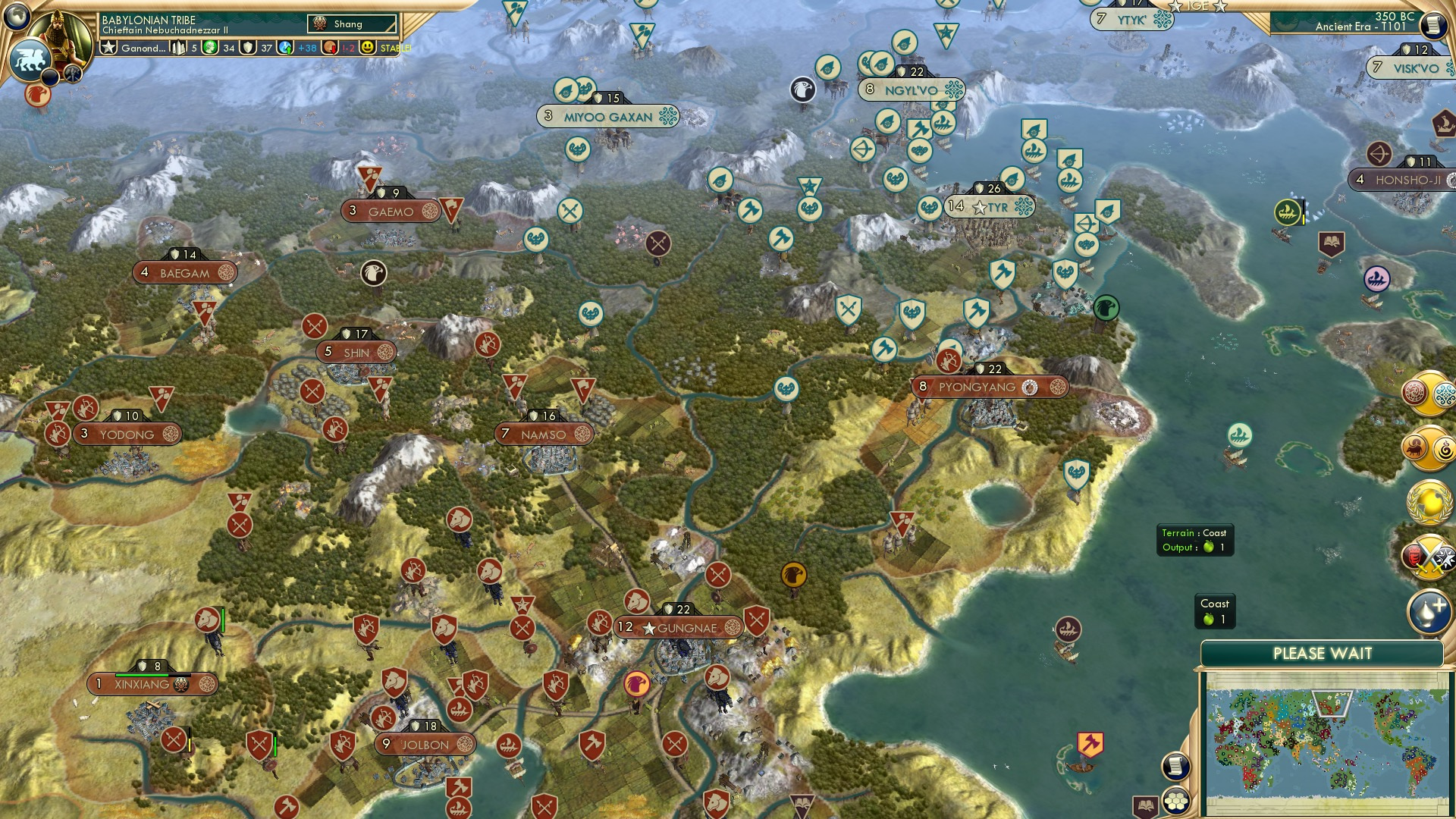The height and width of the screenshot is (819, 1456).
Task: Open the game menu scroll at top right
Action: (1436, 25)
